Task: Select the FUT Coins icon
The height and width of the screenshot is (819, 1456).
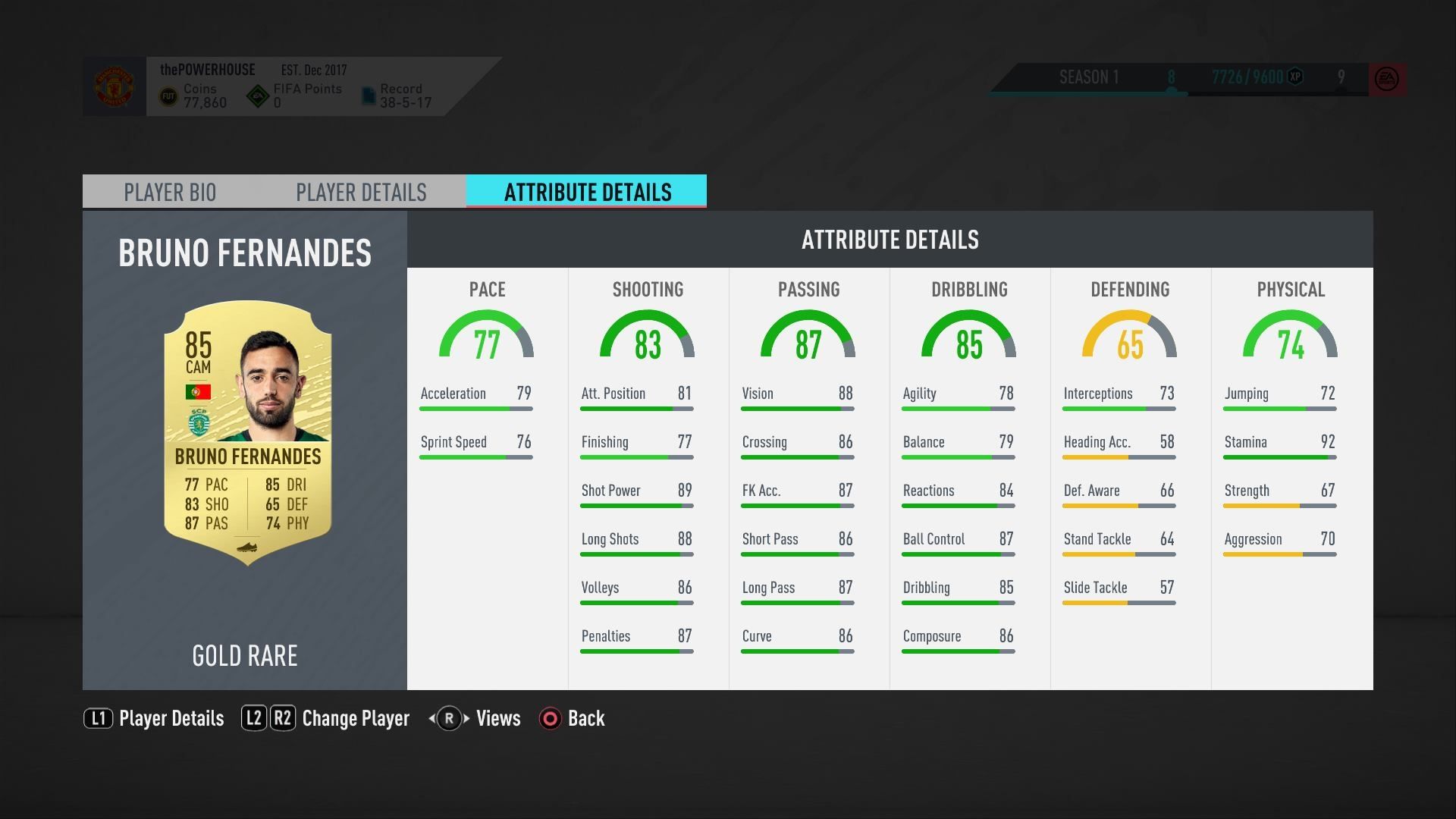Action: (168, 96)
